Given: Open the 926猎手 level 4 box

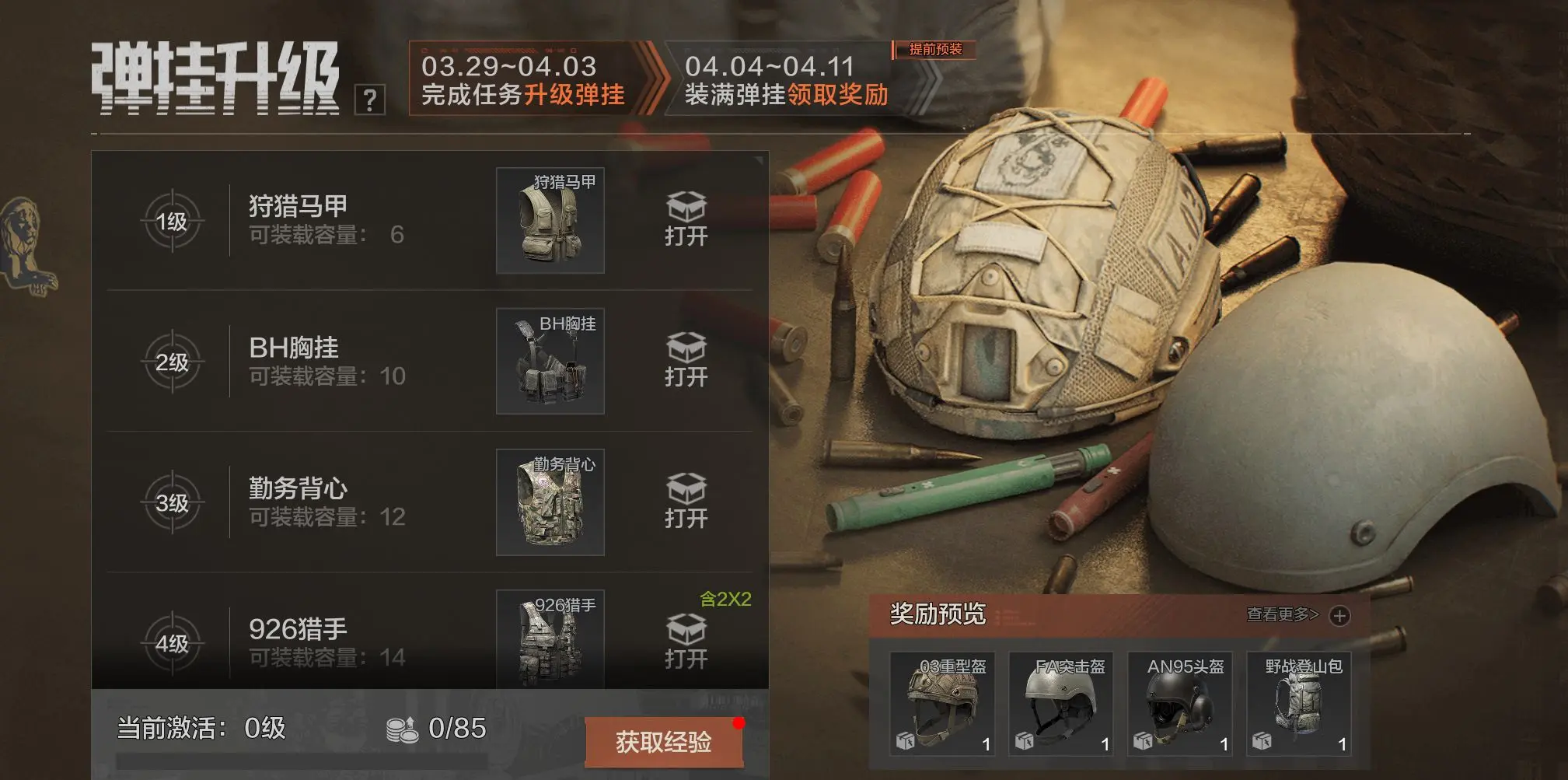Looking at the screenshot, I should 686,642.
